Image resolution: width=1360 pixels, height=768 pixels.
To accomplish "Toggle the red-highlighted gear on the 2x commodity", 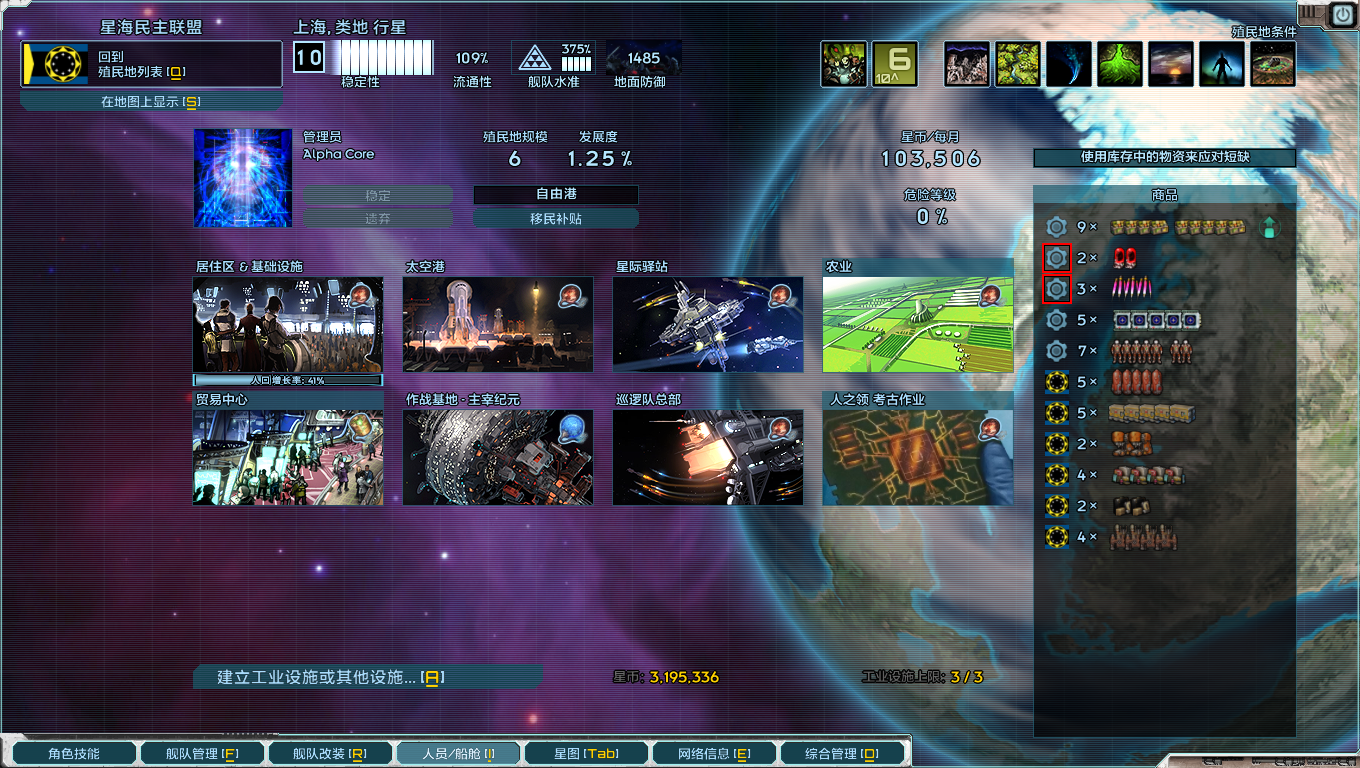I will [1056, 257].
